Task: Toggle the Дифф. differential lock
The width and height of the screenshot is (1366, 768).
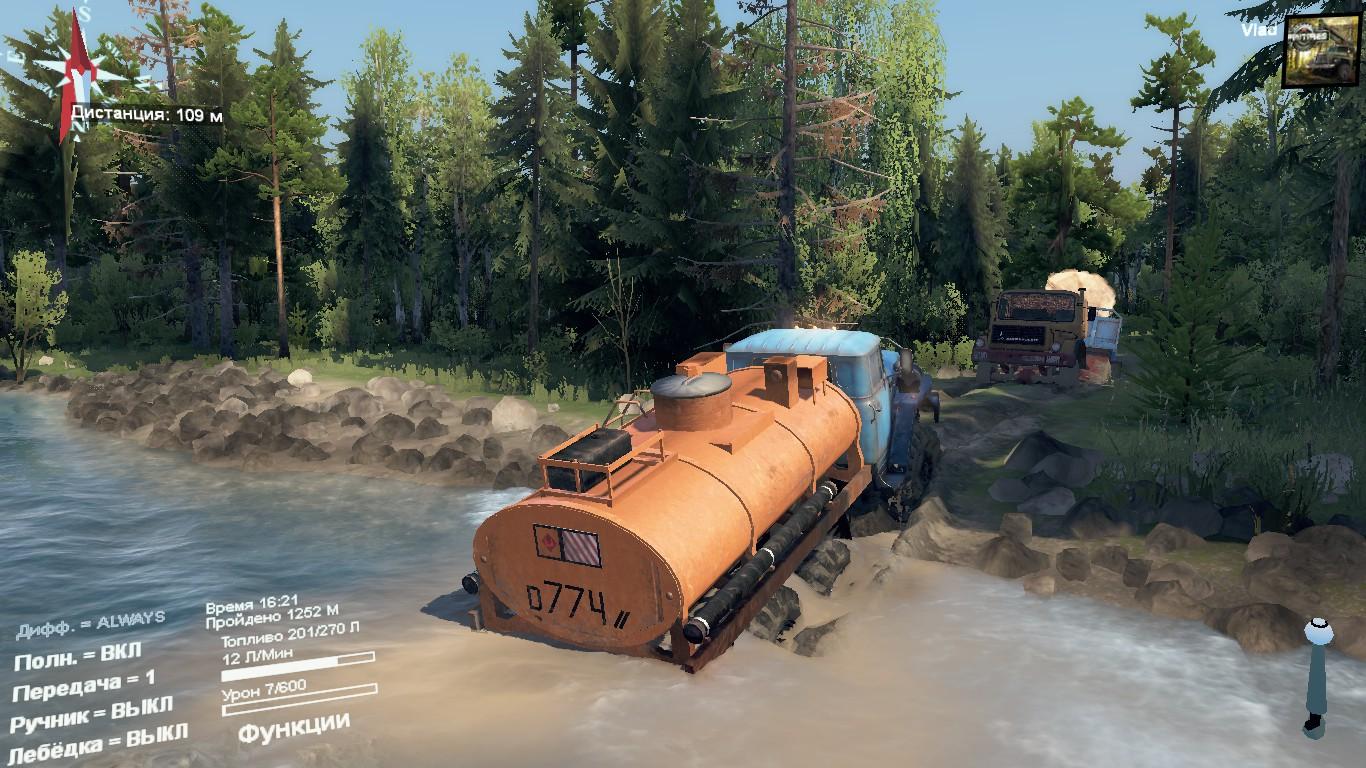Action: pyautogui.click(x=90, y=624)
